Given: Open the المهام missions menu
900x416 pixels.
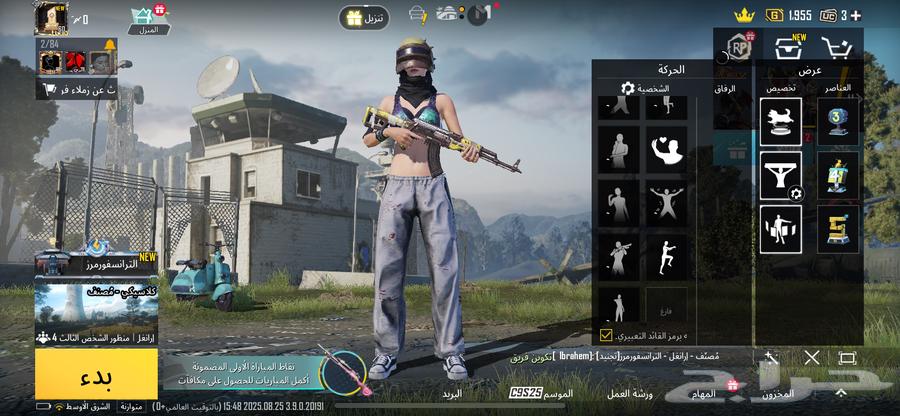Looking at the screenshot, I should click(x=707, y=393).
